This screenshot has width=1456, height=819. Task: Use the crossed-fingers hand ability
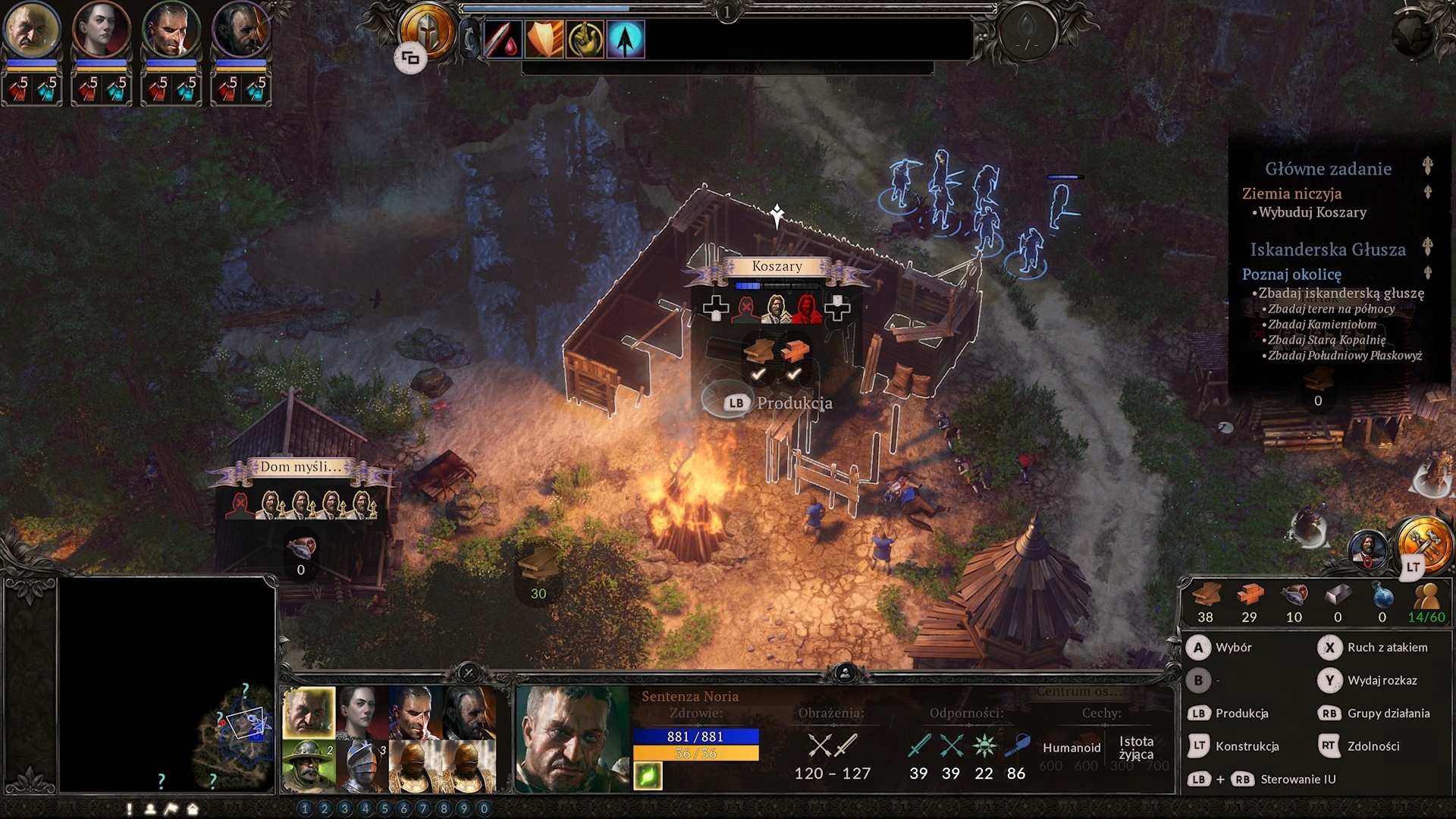[585, 39]
